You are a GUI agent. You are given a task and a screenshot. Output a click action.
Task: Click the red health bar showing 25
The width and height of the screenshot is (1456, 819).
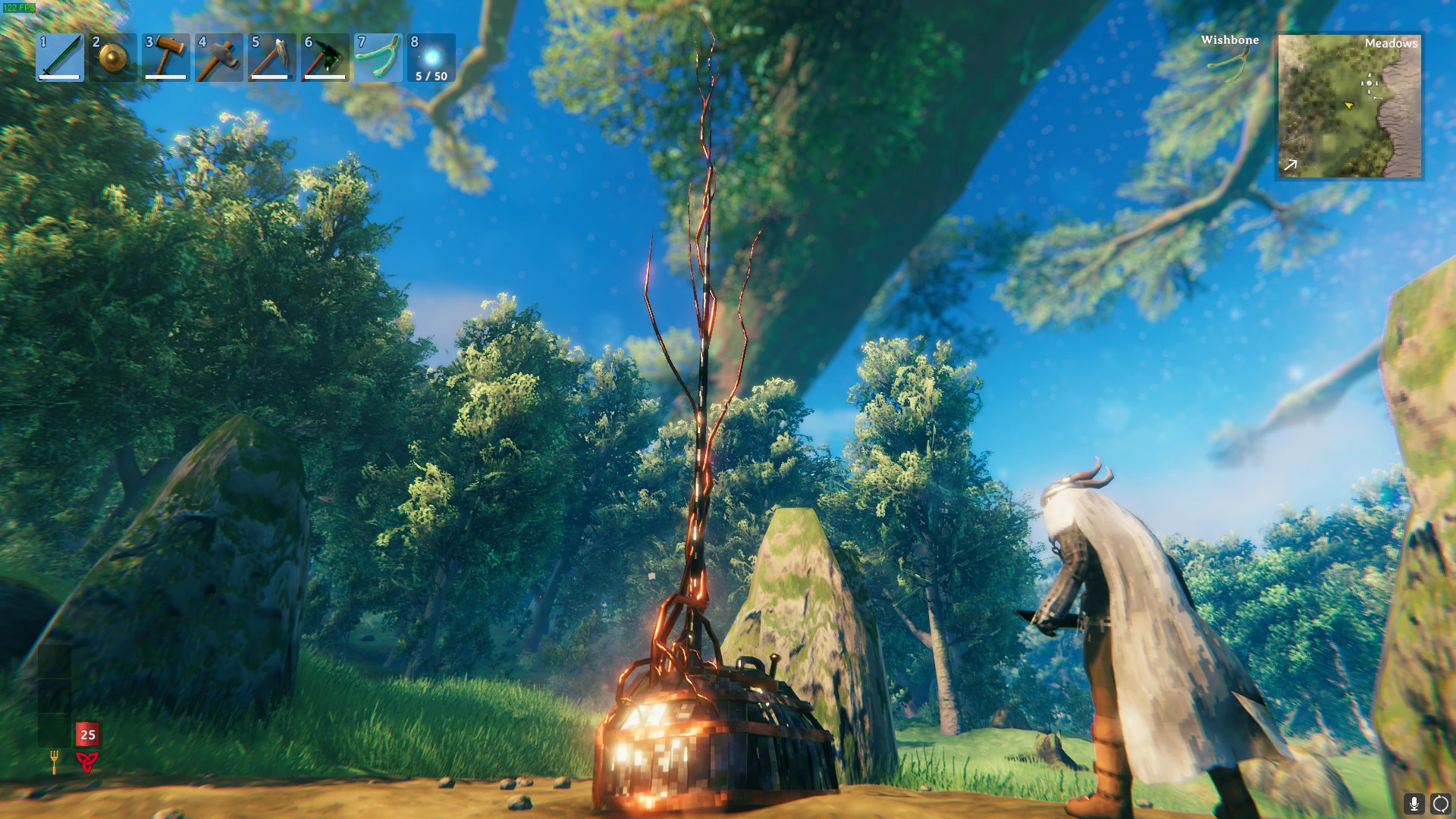(x=87, y=736)
